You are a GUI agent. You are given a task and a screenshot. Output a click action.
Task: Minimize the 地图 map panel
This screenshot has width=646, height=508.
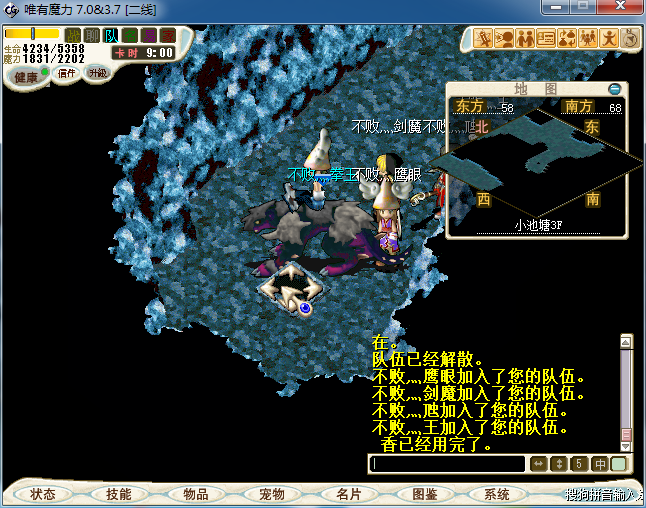(615, 89)
